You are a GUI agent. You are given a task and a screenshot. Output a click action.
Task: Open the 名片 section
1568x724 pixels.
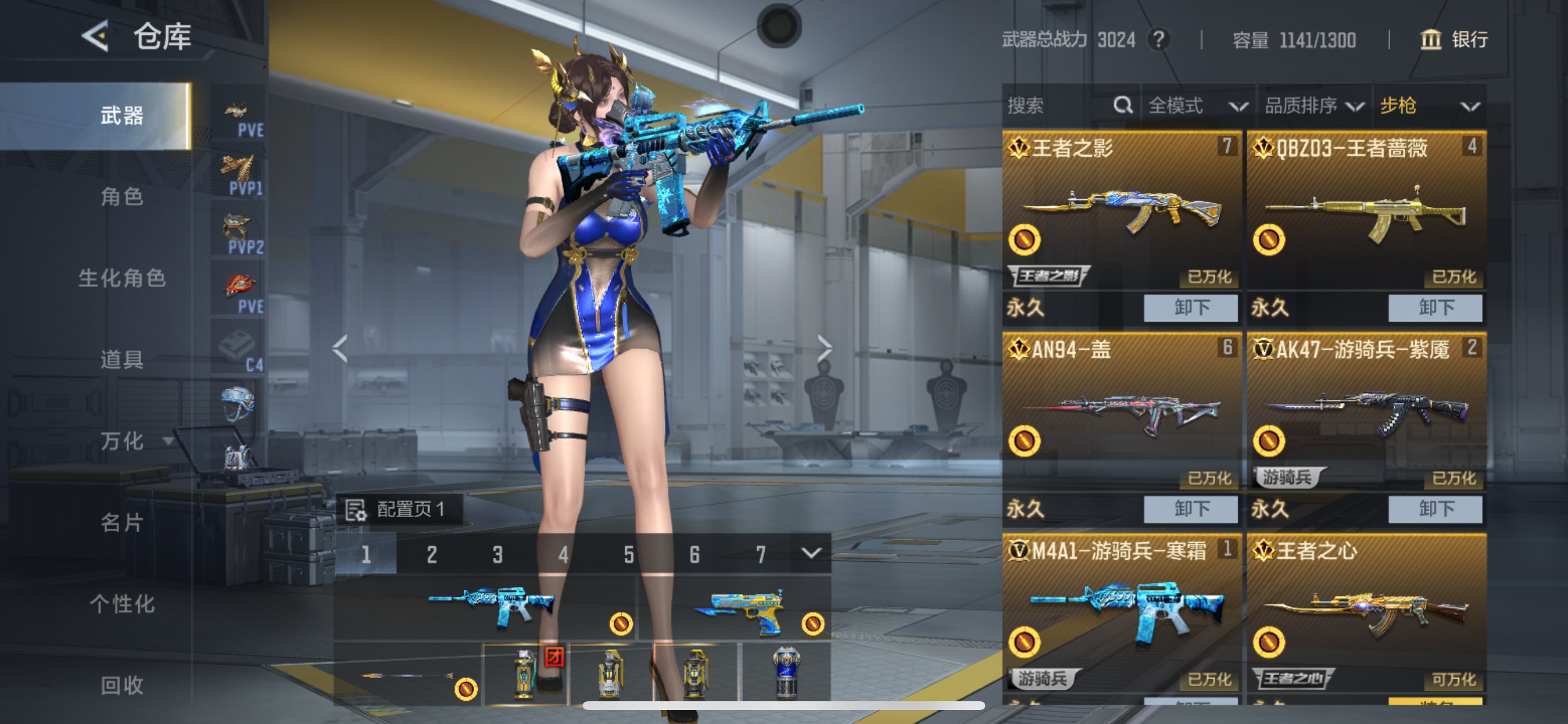click(x=122, y=523)
